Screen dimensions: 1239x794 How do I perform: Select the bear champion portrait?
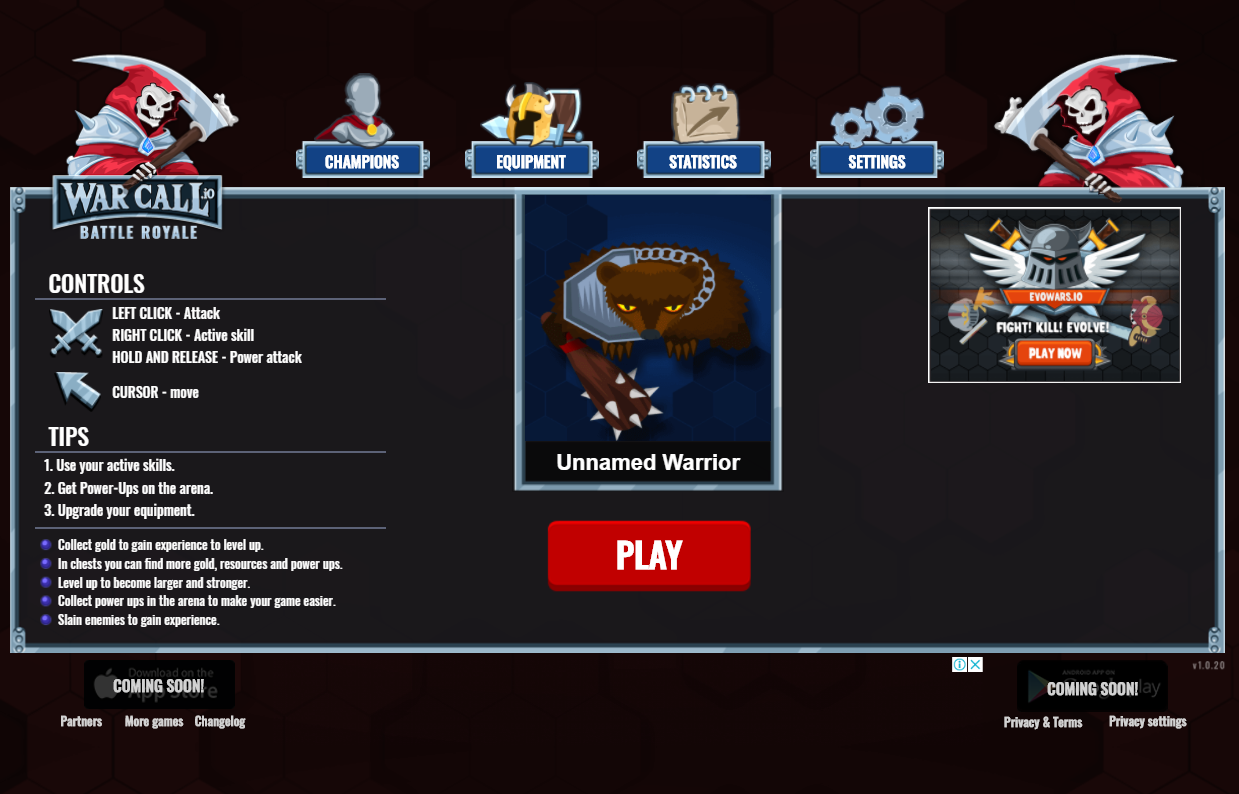pyautogui.click(x=648, y=320)
